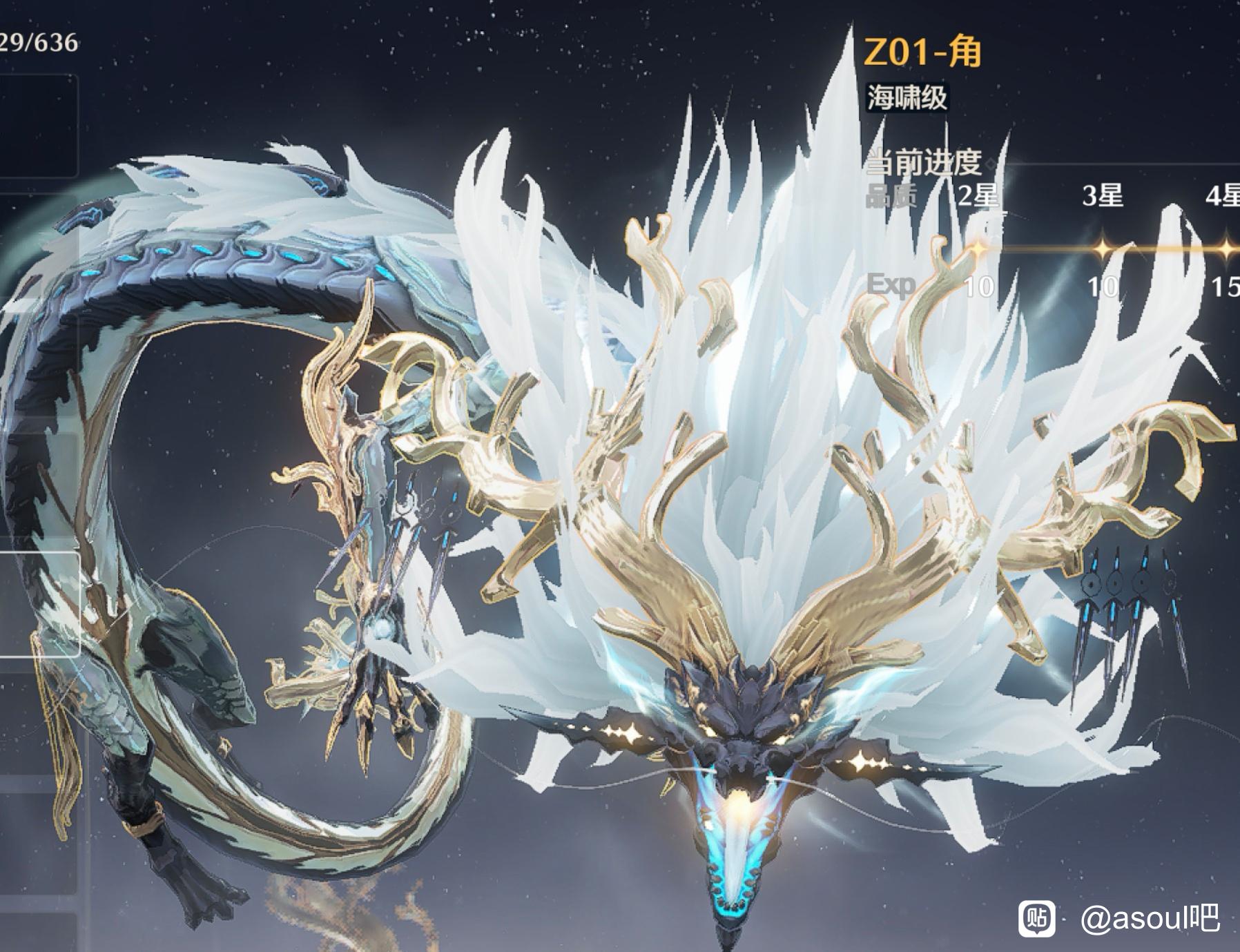Screen dimensions: 1240x952
Task: Click the @asoul吧 watermark text
Action: 1150,920
